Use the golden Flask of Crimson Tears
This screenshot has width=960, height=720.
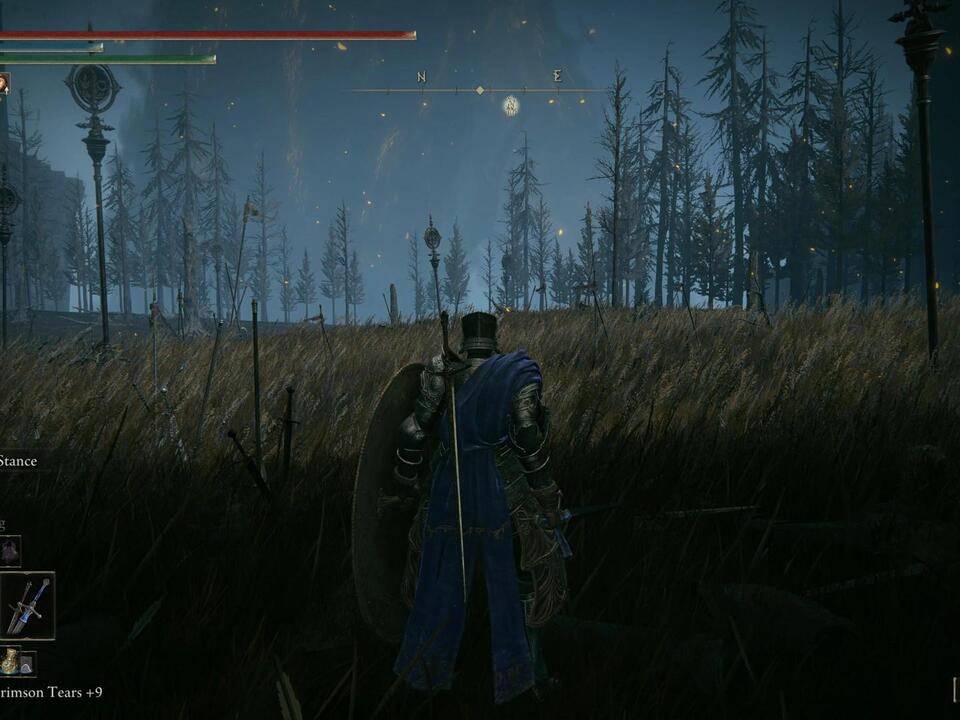(x=9, y=661)
